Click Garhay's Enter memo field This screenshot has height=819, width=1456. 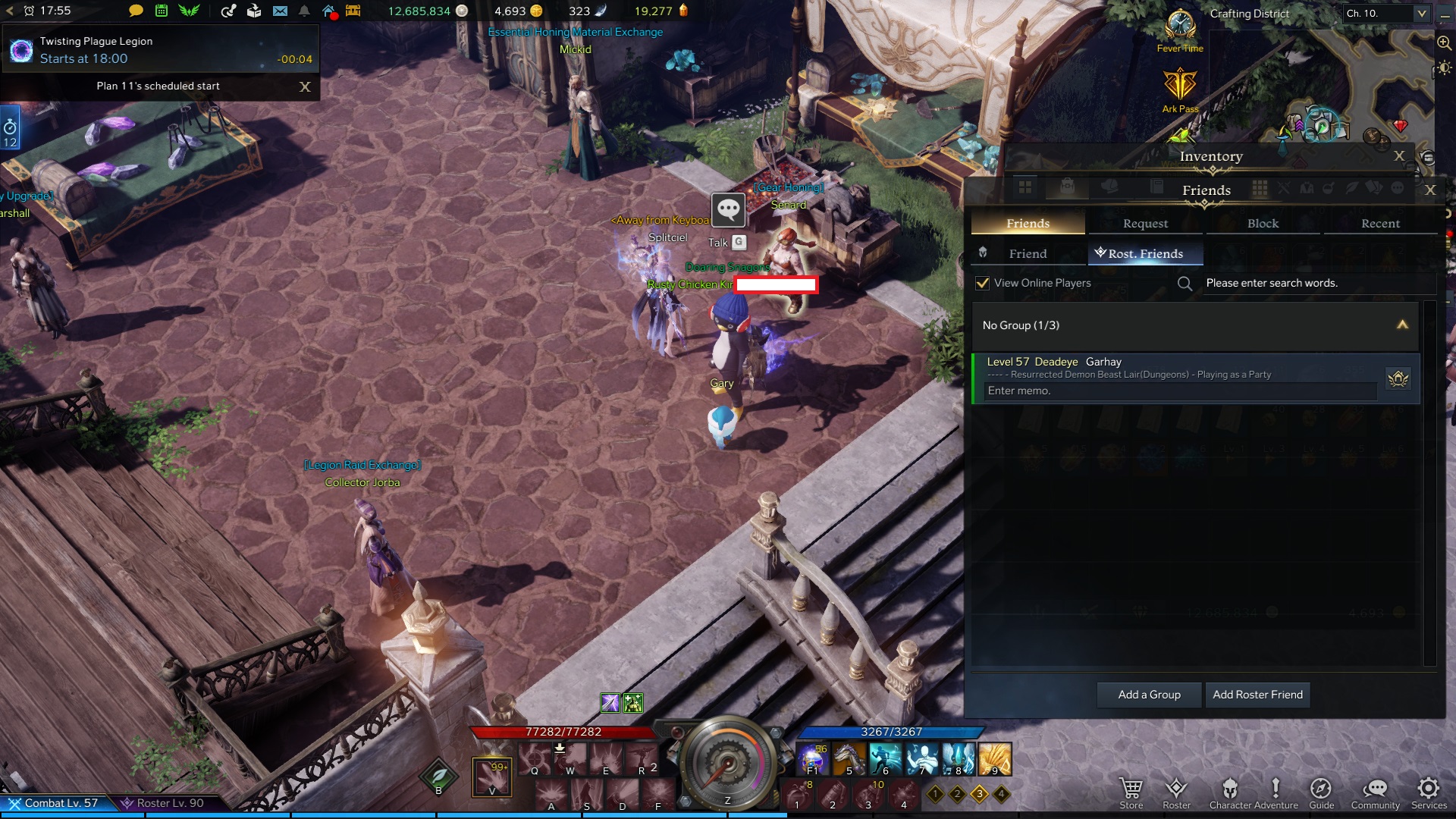point(1180,391)
